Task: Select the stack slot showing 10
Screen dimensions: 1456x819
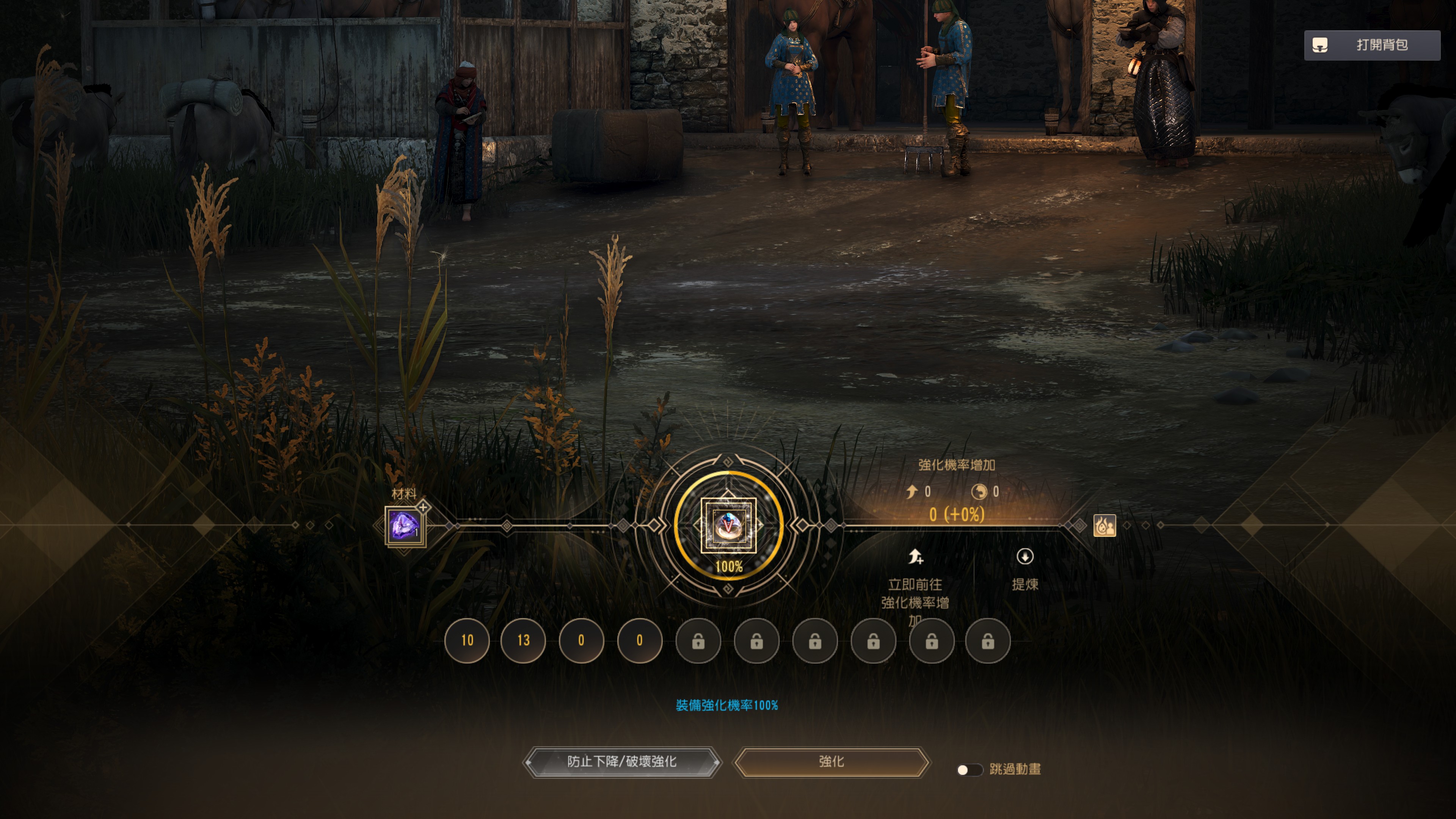Action: [x=467, y=640]
